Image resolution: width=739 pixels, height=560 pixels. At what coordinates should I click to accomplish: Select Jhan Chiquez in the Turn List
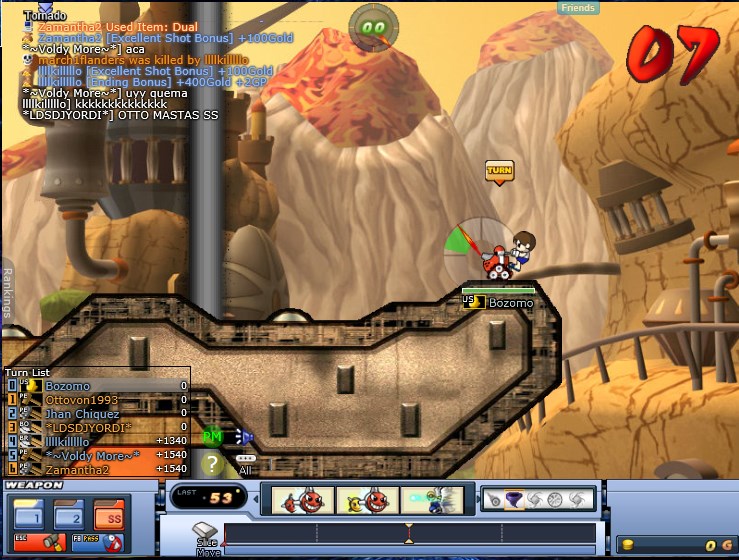(x=82, y=414)
